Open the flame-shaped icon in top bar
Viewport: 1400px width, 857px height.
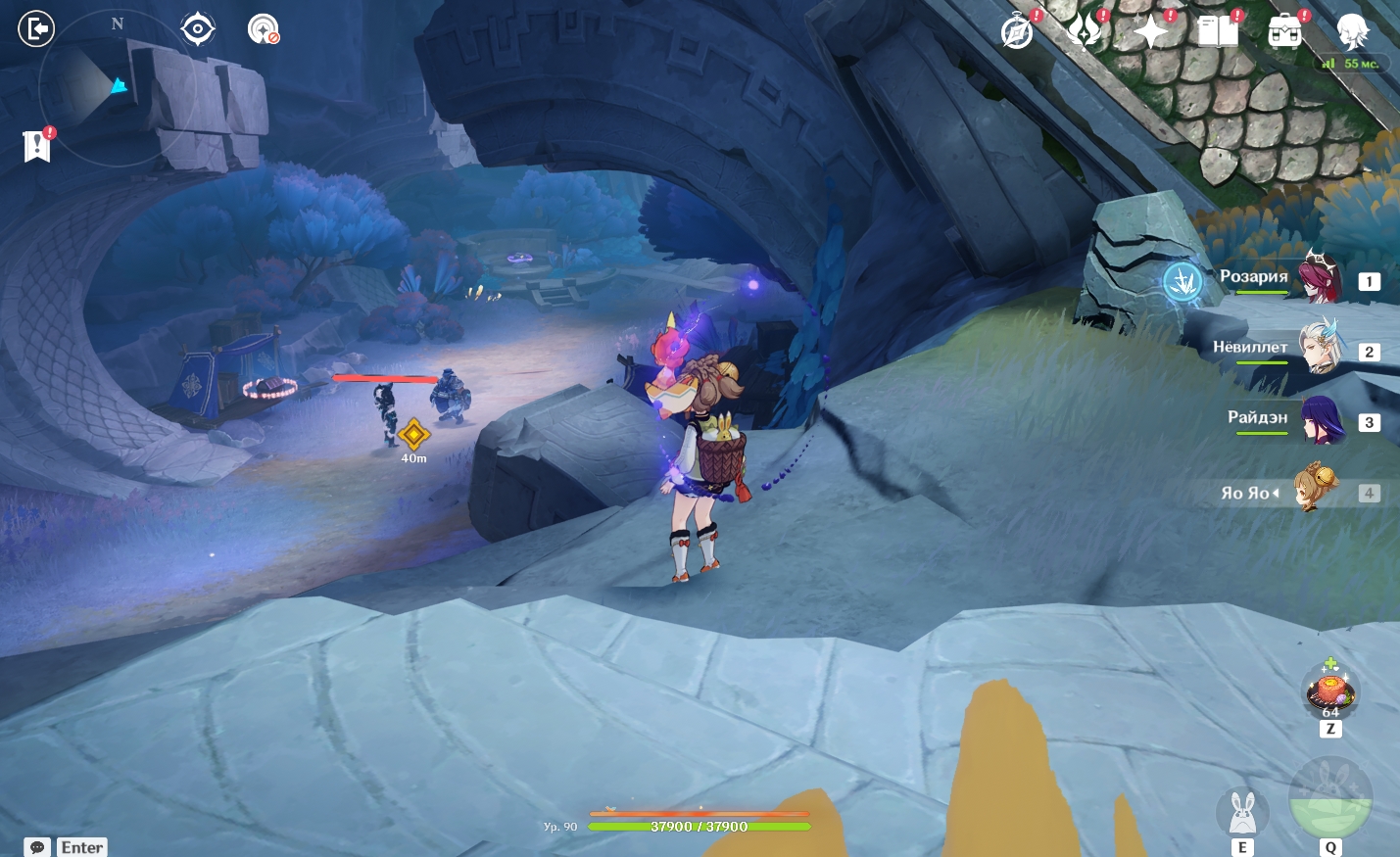[1085, 31]
